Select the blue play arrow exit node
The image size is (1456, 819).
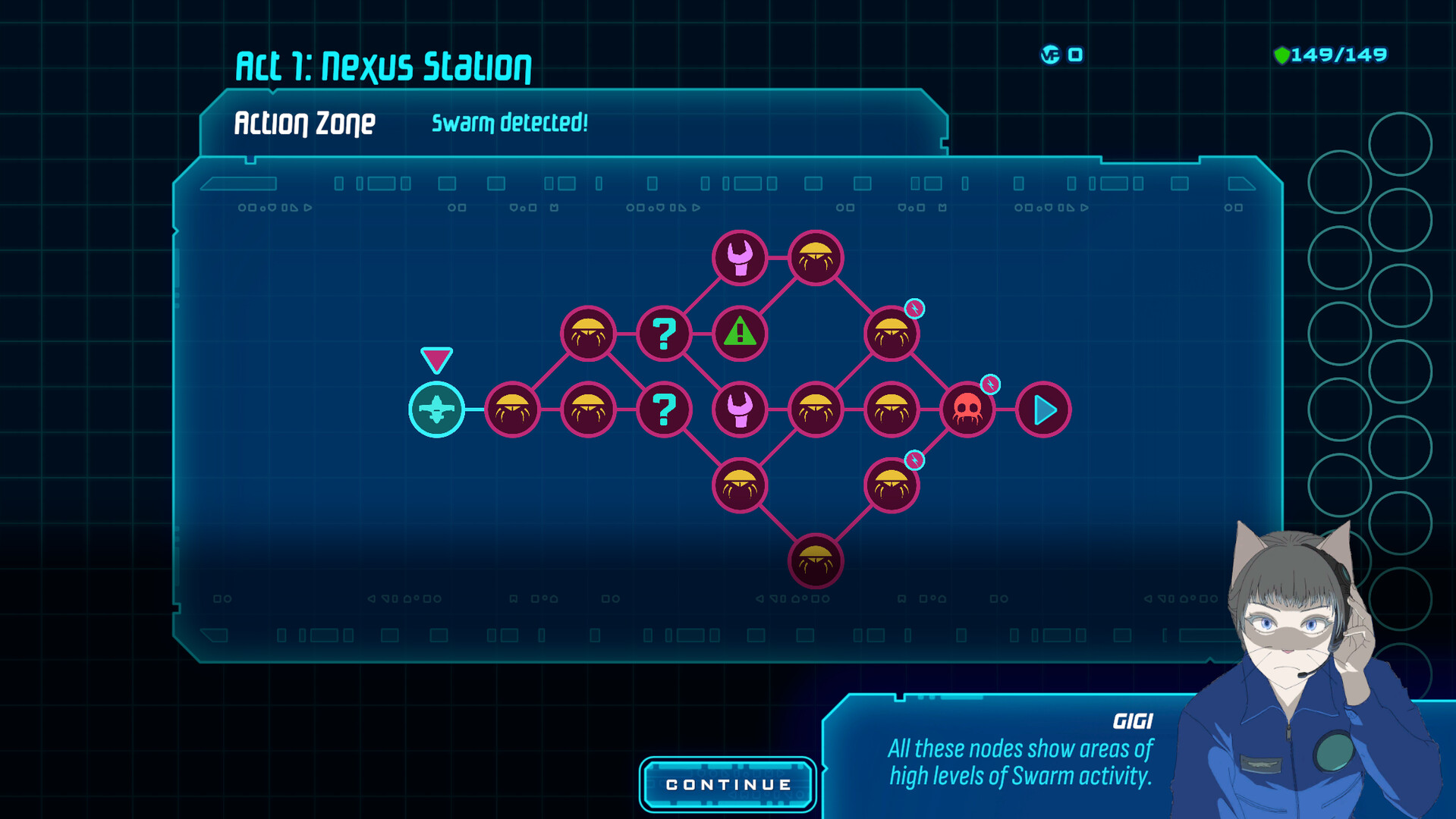[1043, 409]
